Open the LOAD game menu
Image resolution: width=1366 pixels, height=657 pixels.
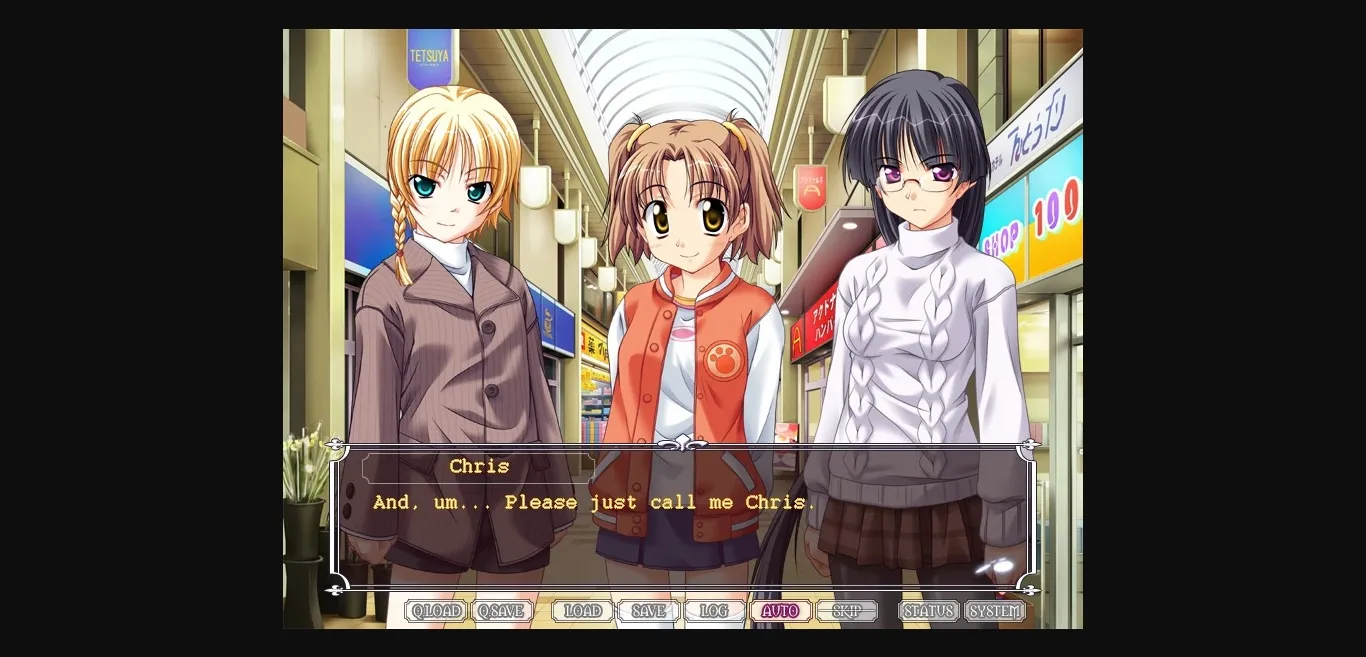(582, 611)
